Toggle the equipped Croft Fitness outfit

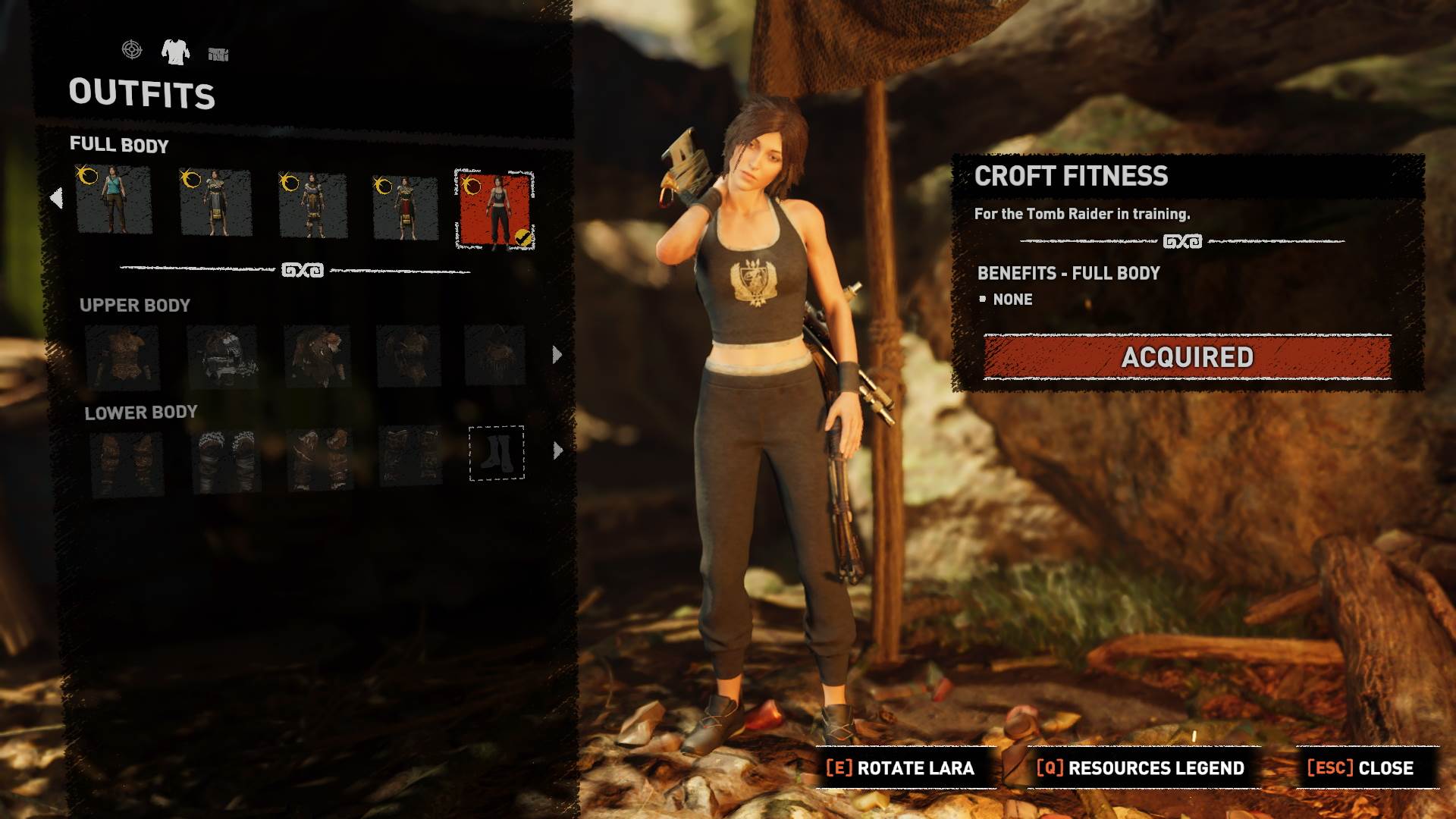[497, 206]
